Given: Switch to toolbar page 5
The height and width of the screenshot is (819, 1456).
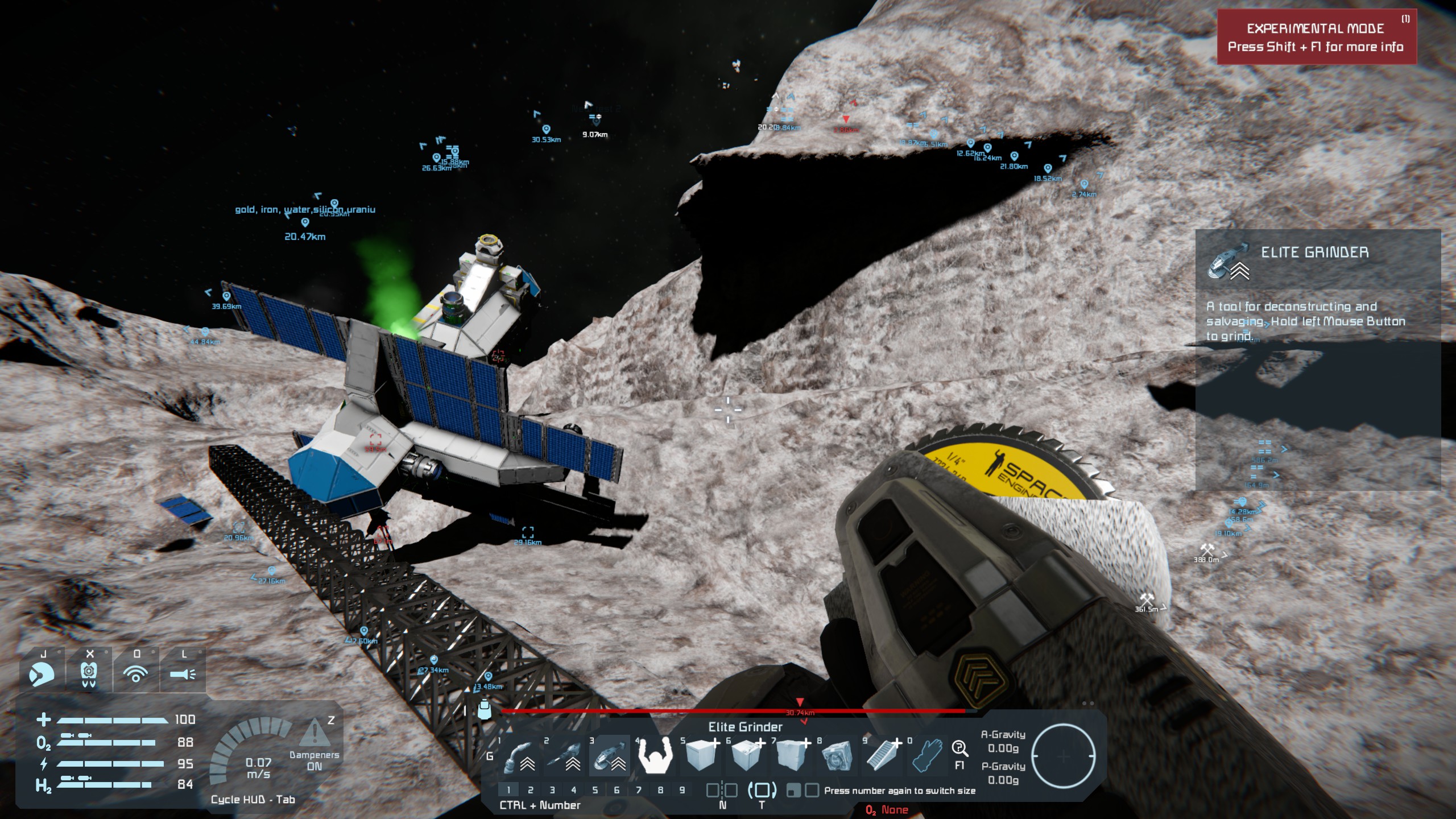Looking at the screenshot, I should coord(595,789).
